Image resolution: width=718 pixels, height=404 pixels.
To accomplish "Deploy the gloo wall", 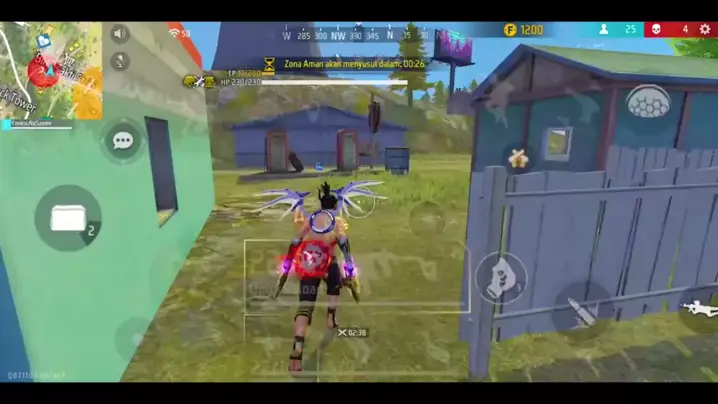I will (648, 103).
